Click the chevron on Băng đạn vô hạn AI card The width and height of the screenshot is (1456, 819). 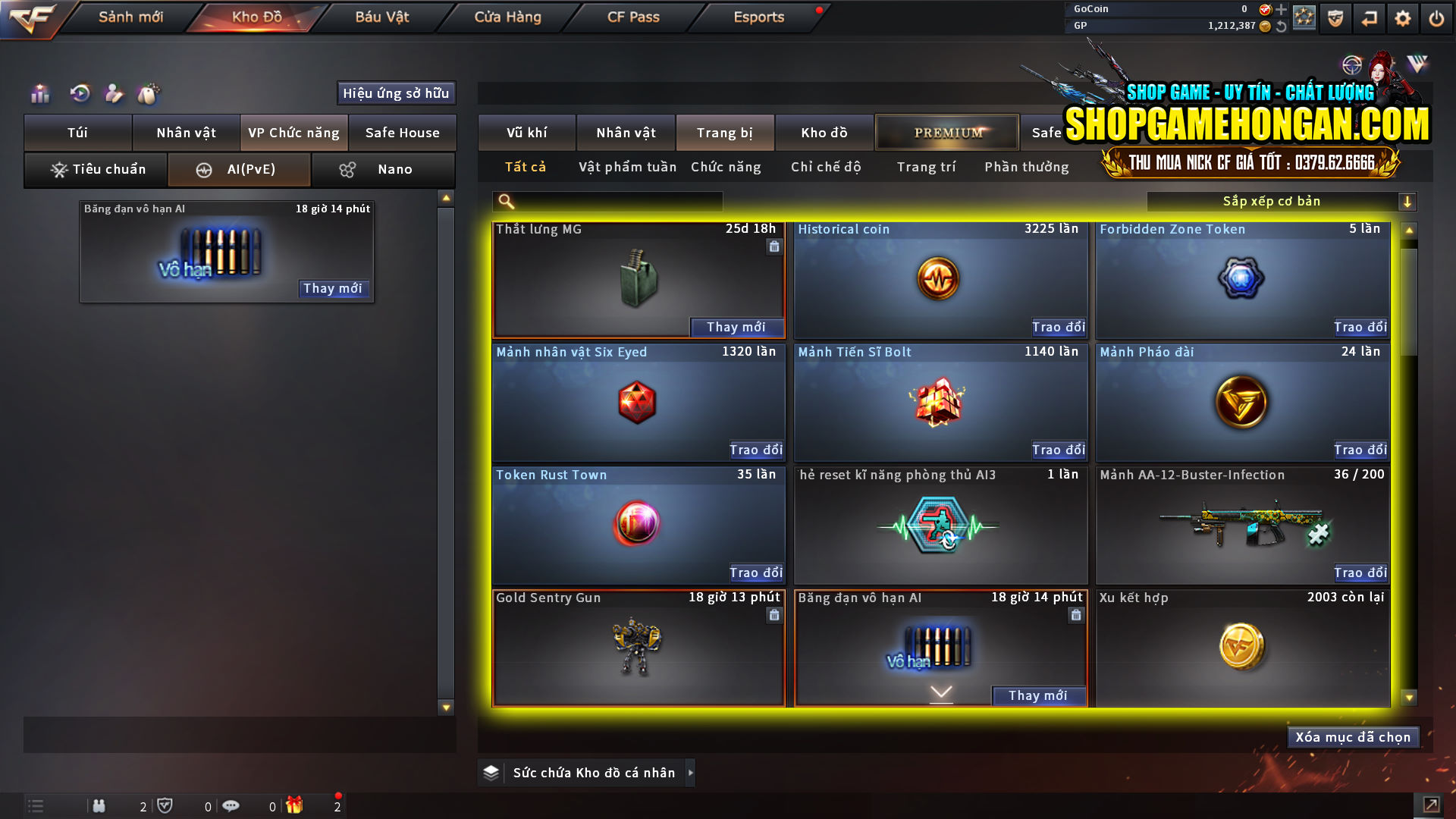coord(940,692)
